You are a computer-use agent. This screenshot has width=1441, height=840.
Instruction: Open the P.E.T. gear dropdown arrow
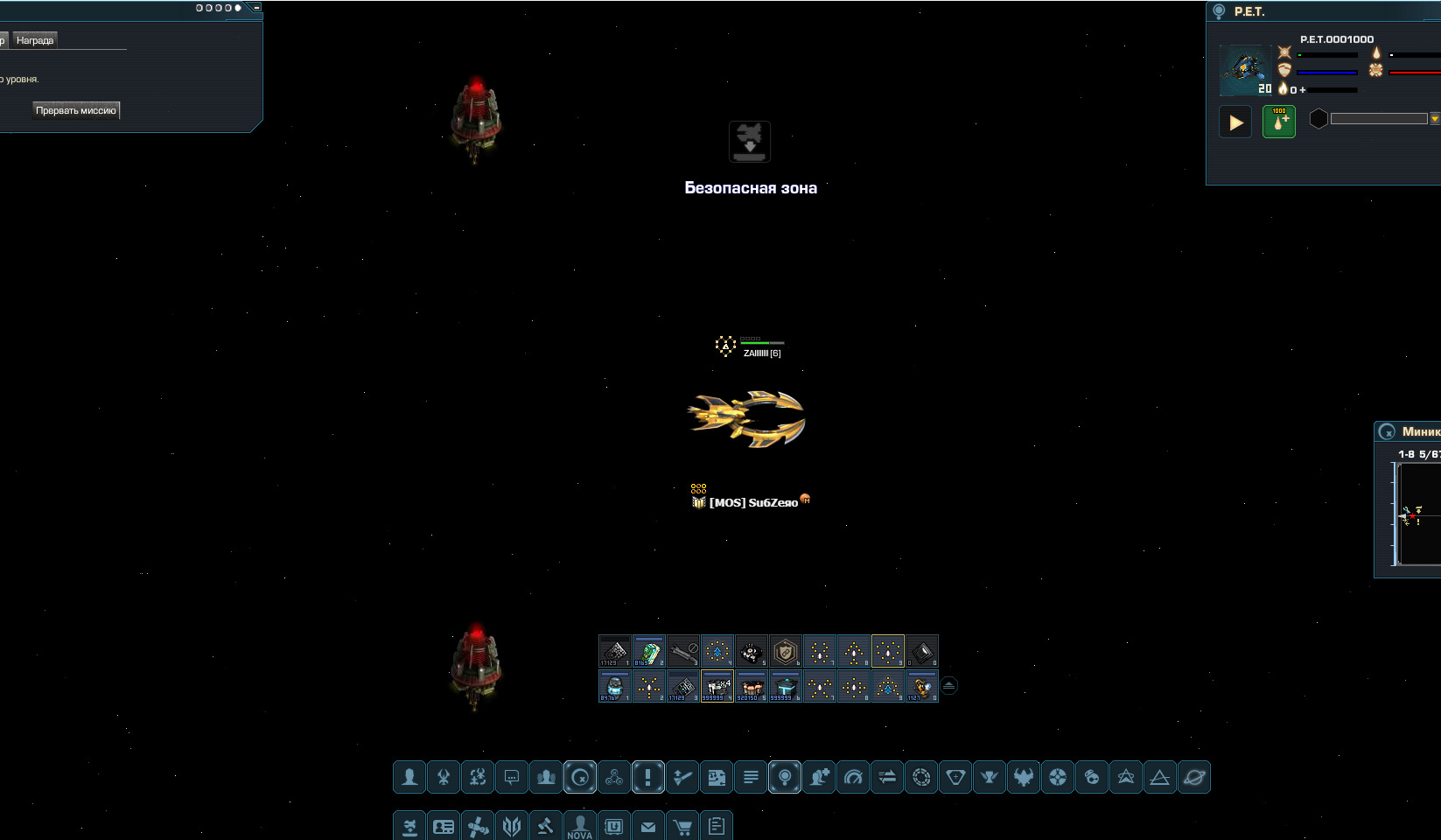pos(1434,119)
